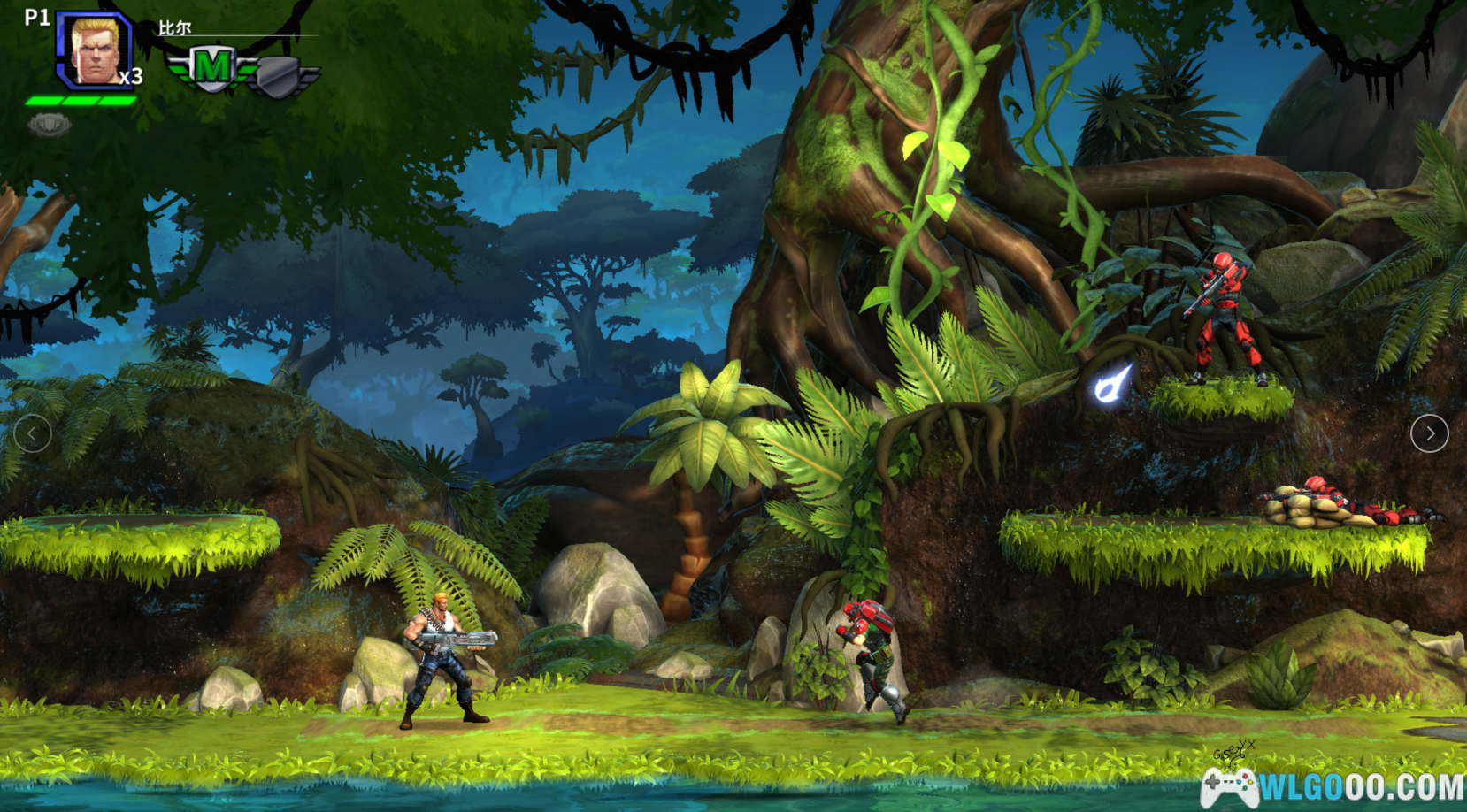Select the green M weapon badge
Viewport: 1467px width, 812px height.
coord(211,68)
